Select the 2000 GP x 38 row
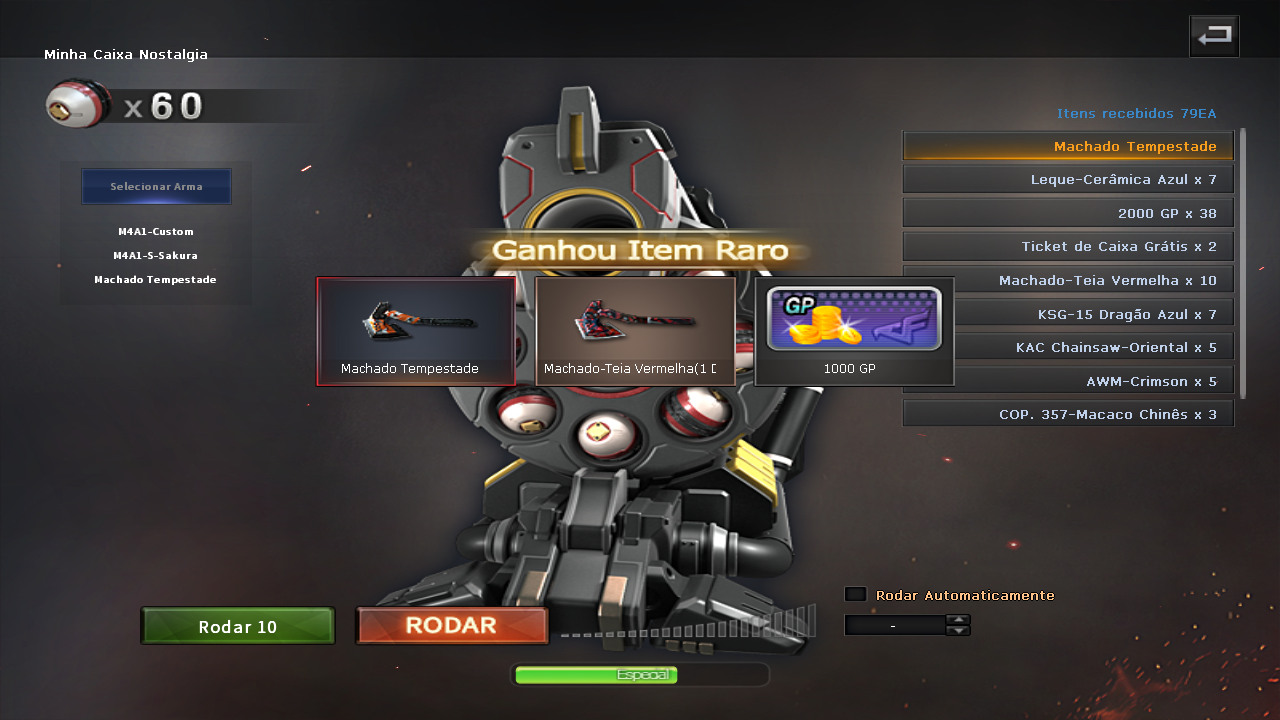Screen dimensions: 1280x720 (x=1068, y=213)
